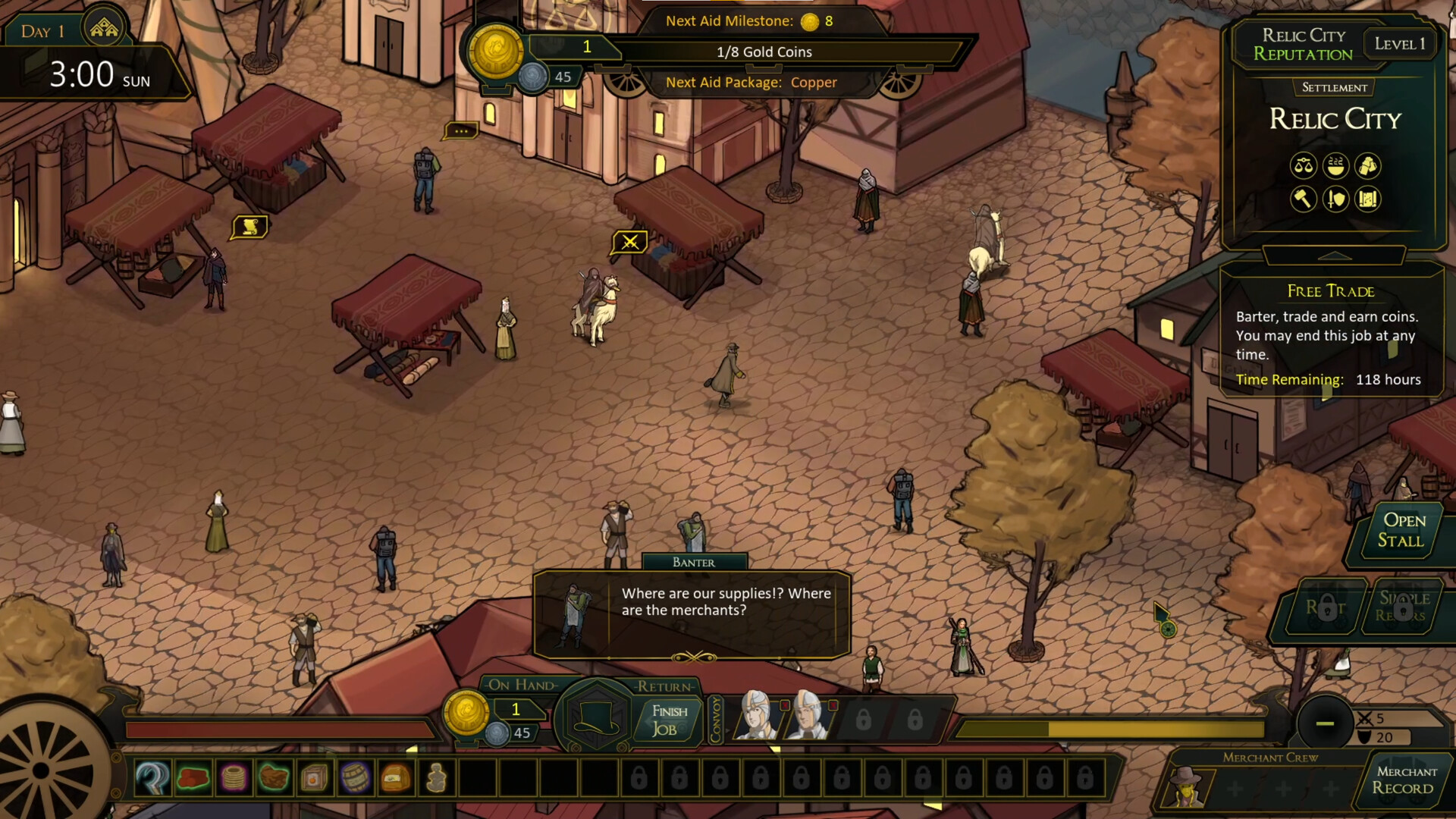This screenshot has height=819, width=1456.
Task: Select the crafting hammer icon in settlement panel
Action: pos(1303,200)
